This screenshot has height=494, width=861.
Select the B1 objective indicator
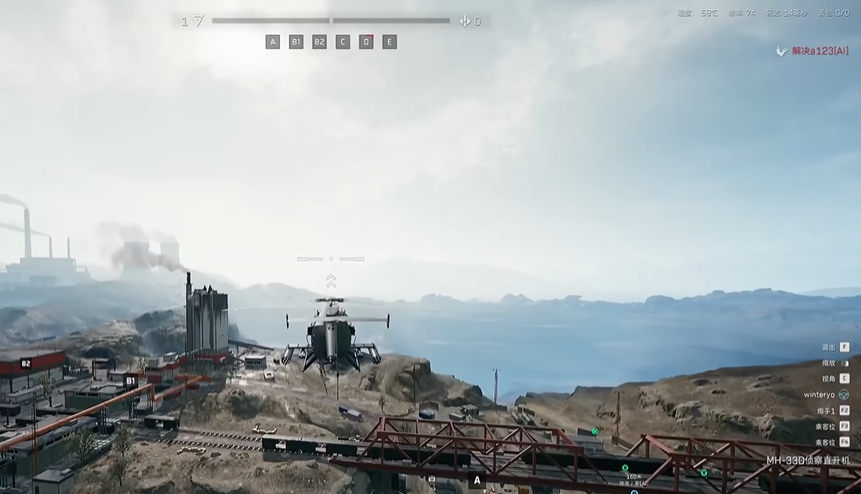296,42
